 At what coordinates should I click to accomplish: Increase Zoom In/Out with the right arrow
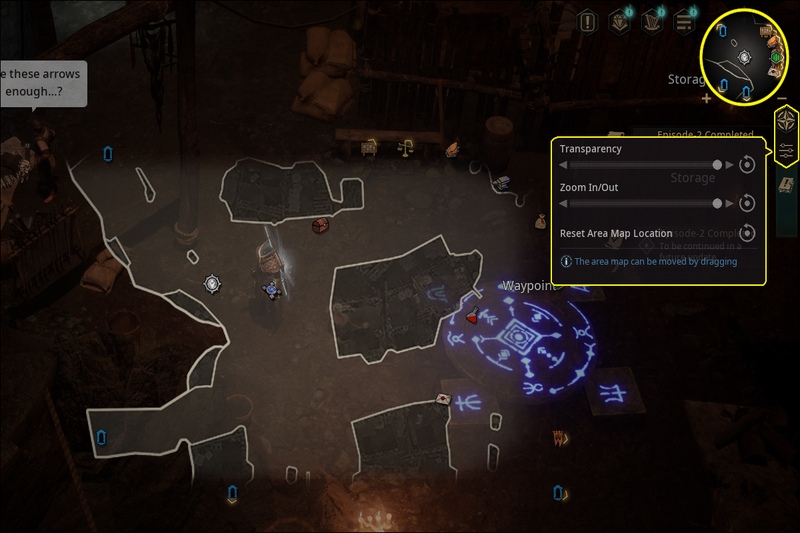(x=730, y=203)
